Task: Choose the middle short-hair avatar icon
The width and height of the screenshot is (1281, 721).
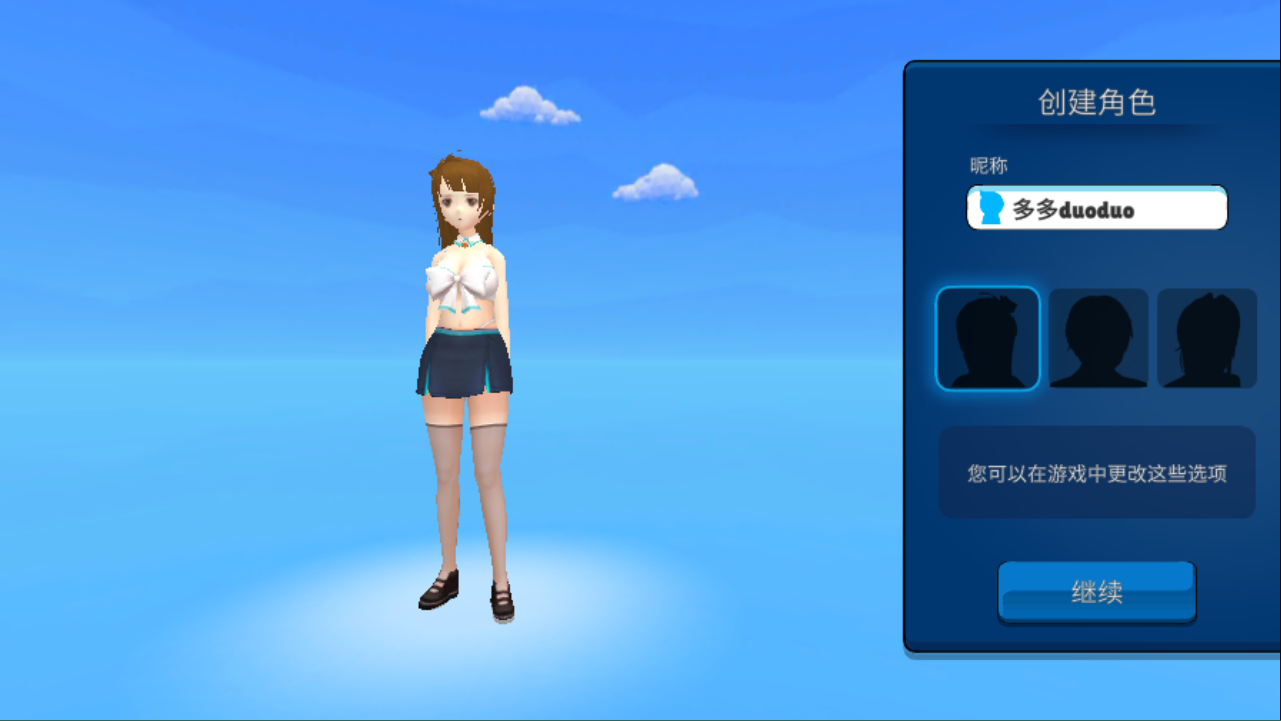Action: 1097,338
